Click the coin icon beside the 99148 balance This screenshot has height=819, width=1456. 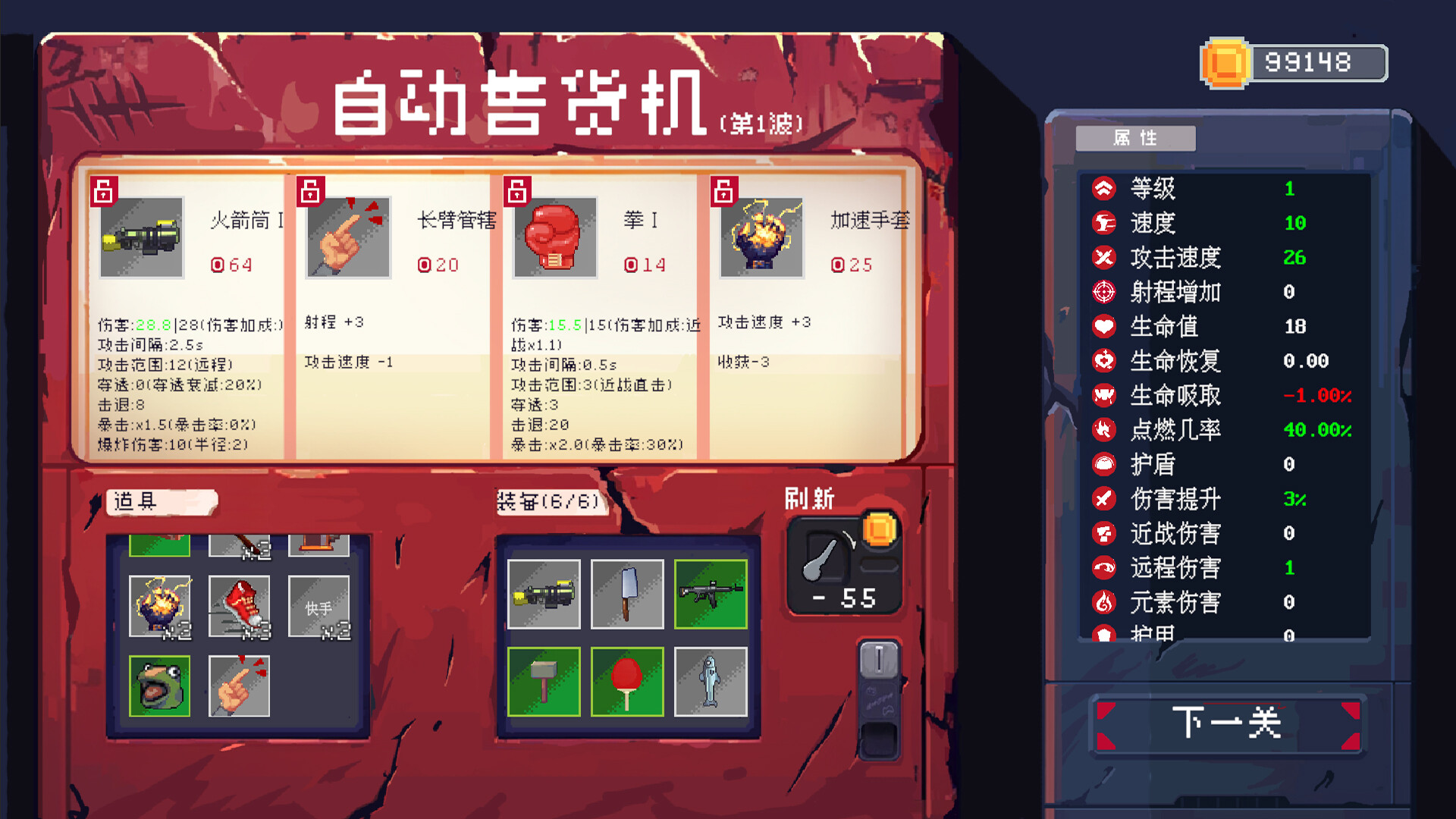coord(1224,61)
